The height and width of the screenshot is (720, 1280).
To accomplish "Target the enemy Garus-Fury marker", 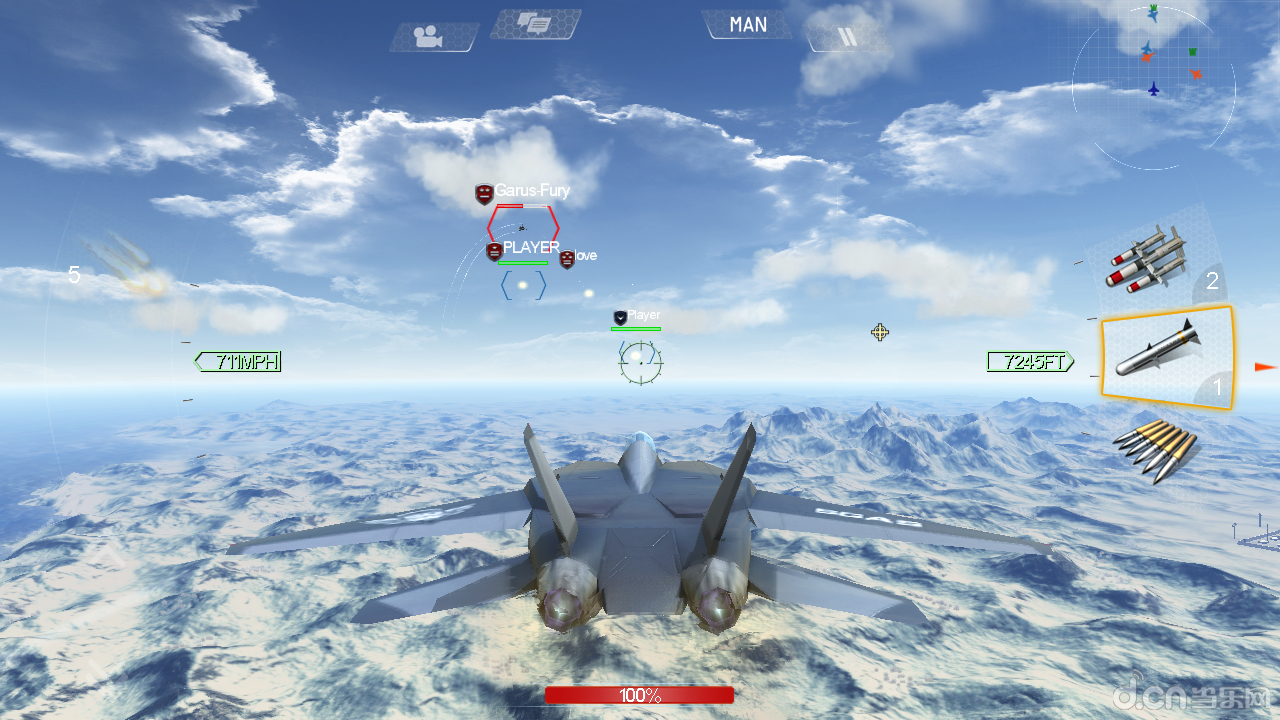I will [x=520, y=191].
